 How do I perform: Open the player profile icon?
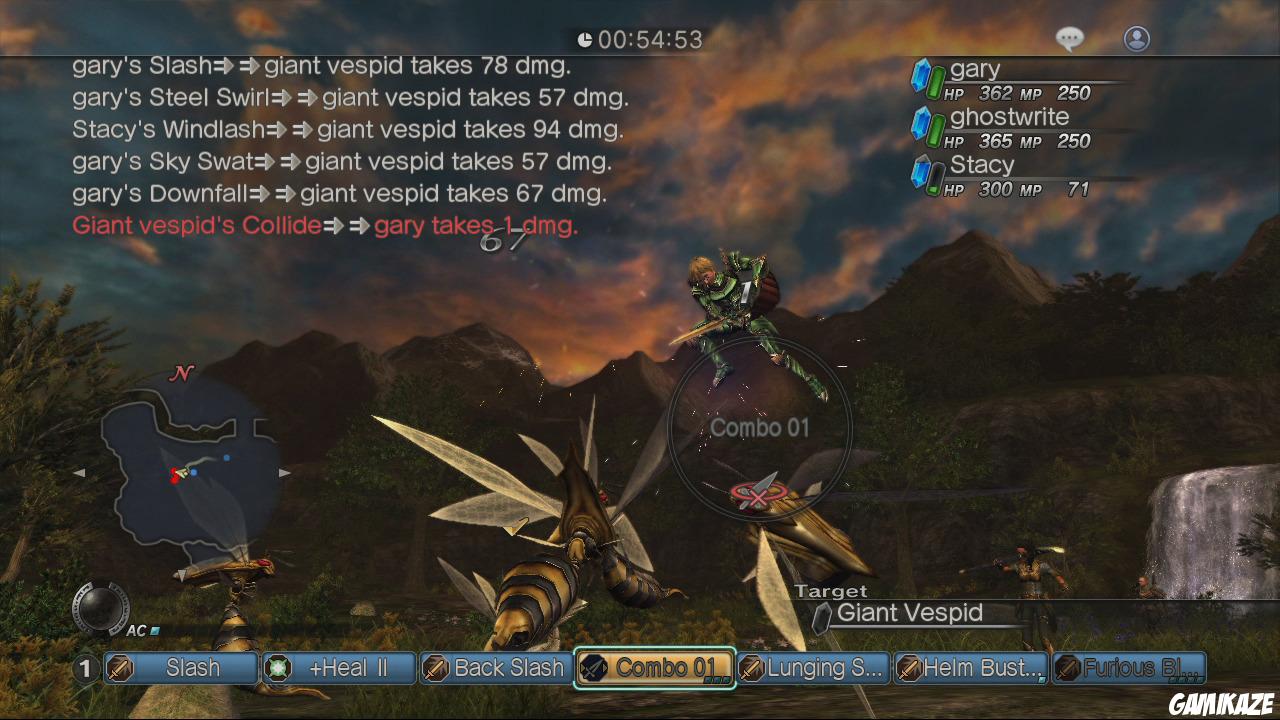[1137, 39]
